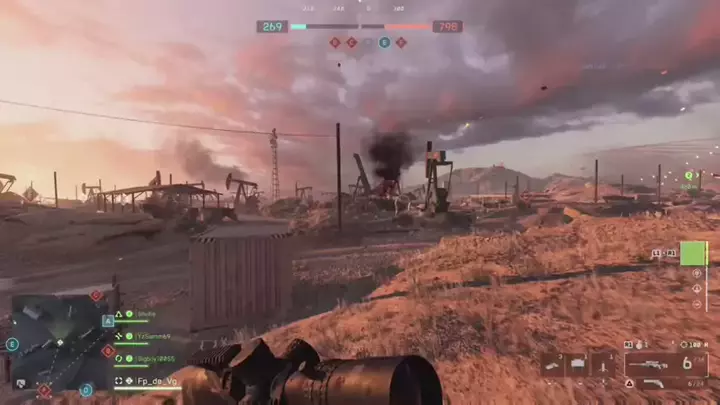Select the flare gun gadget slot
The width and height of the screenshot is (720, 405).
553,365
